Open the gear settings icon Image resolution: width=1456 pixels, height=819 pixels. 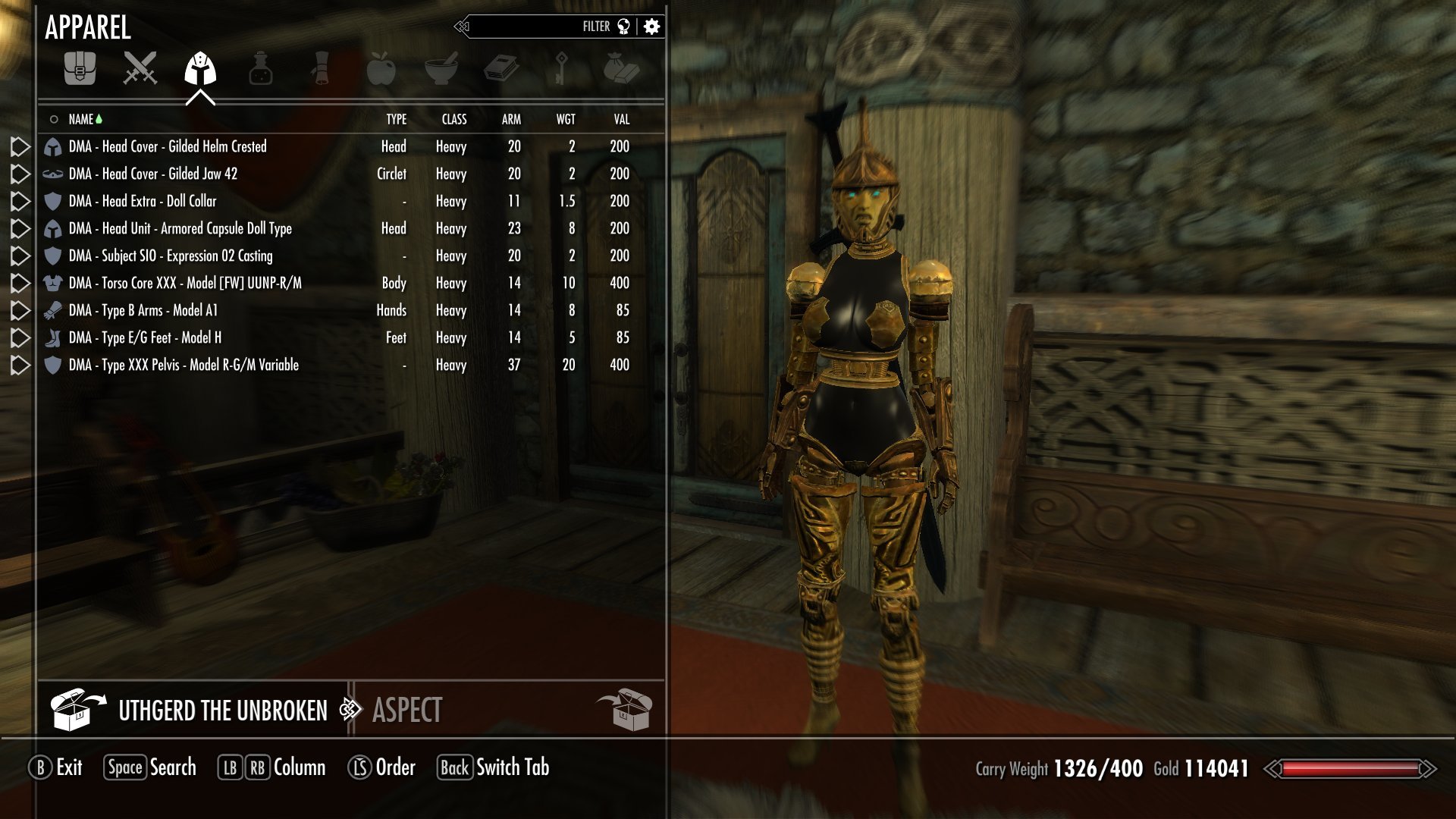[x=651, y=27]
